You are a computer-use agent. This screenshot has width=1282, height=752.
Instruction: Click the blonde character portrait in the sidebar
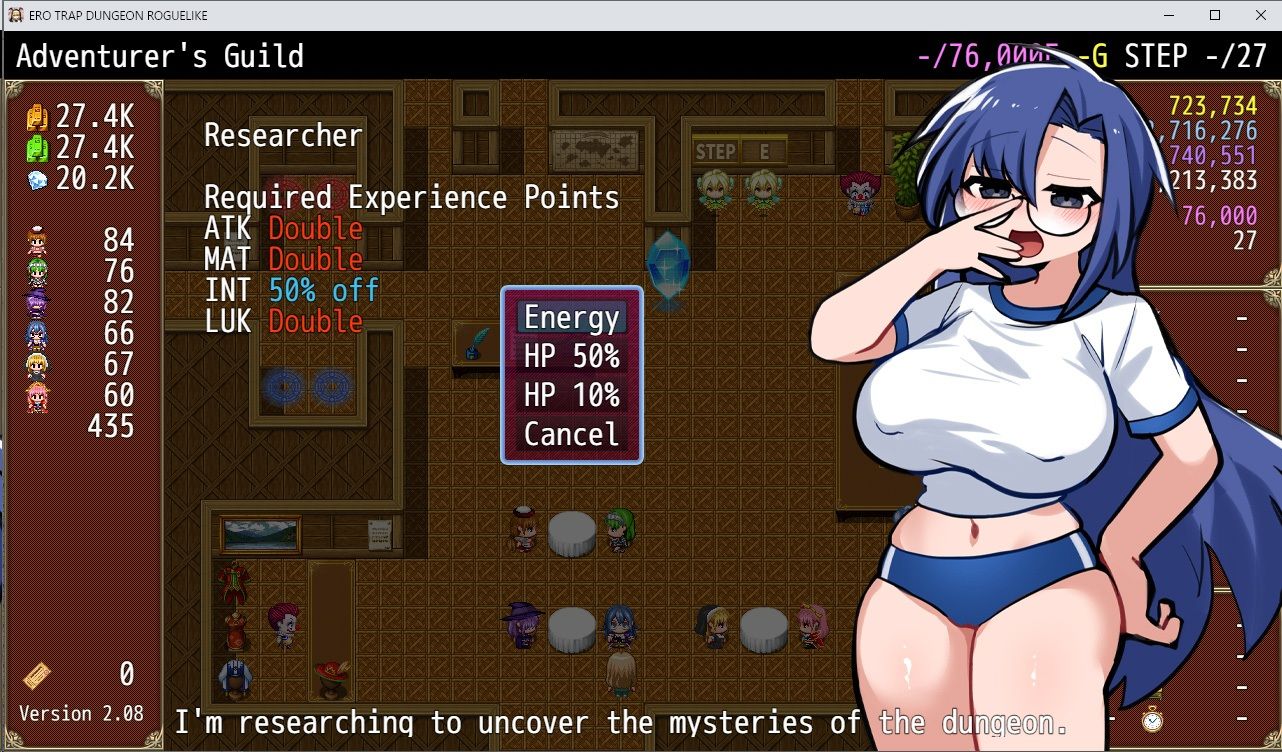click(x=36, y=364)
